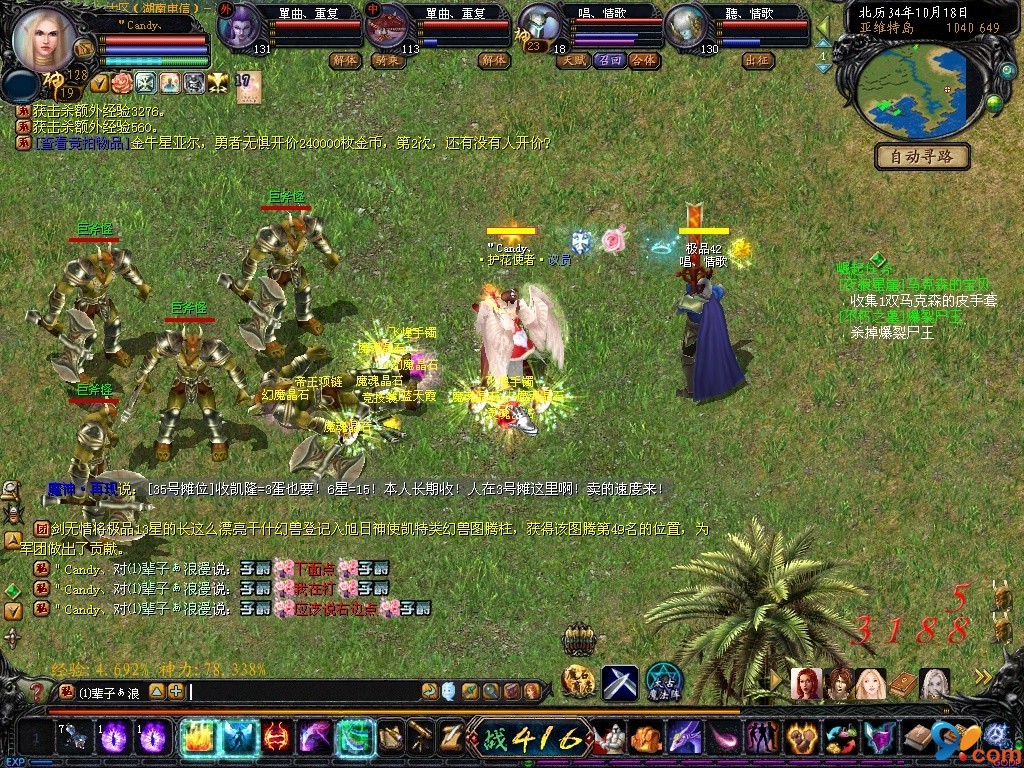Click the chat message input field
The height and width of the screenshot is (768, 1024).
click(x=300, y=691)
